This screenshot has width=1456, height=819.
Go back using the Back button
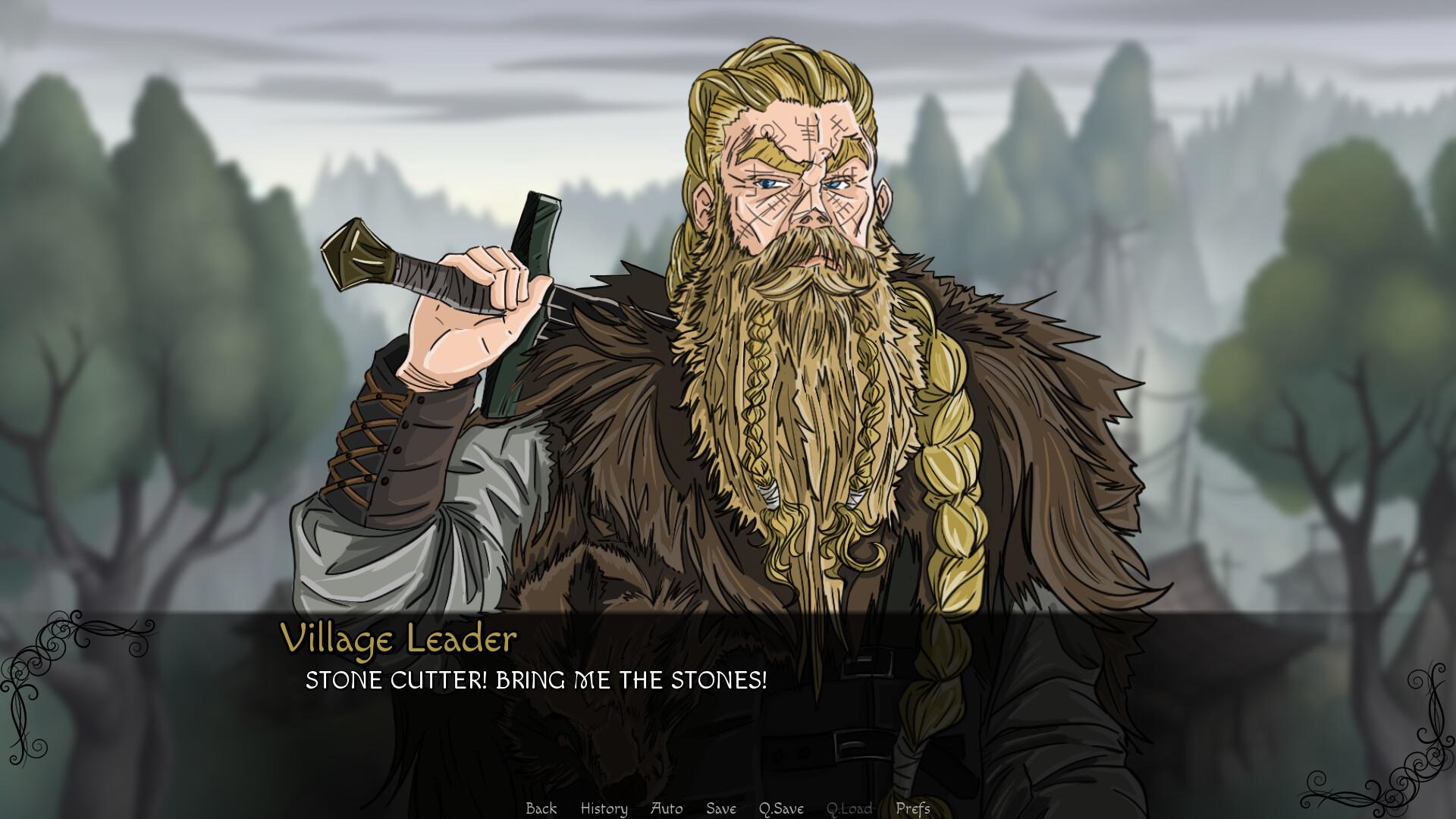pyautogui.click(x=541, y=808)
